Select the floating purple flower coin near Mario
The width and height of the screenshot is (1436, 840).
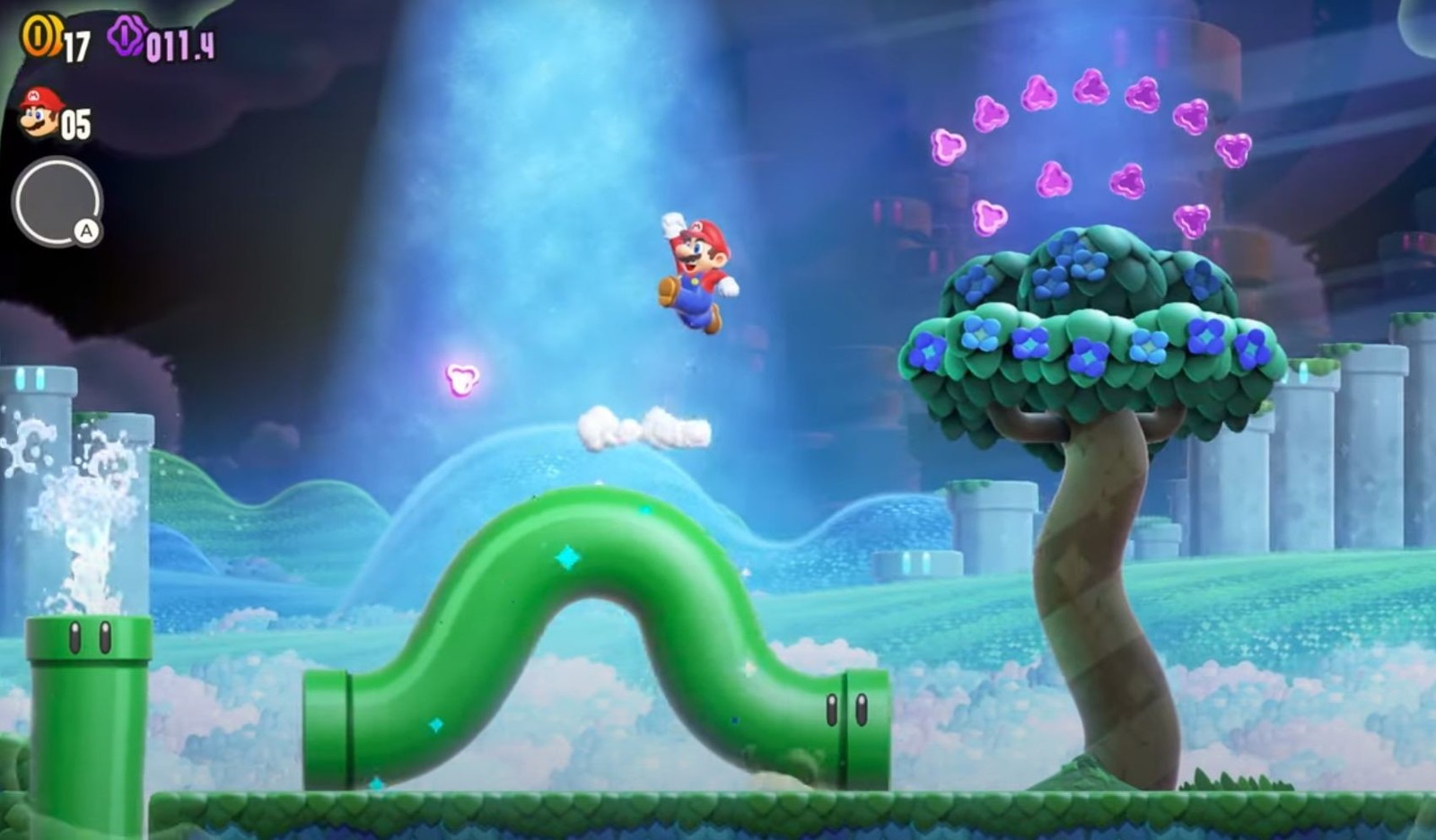click(x=460, y=378)
